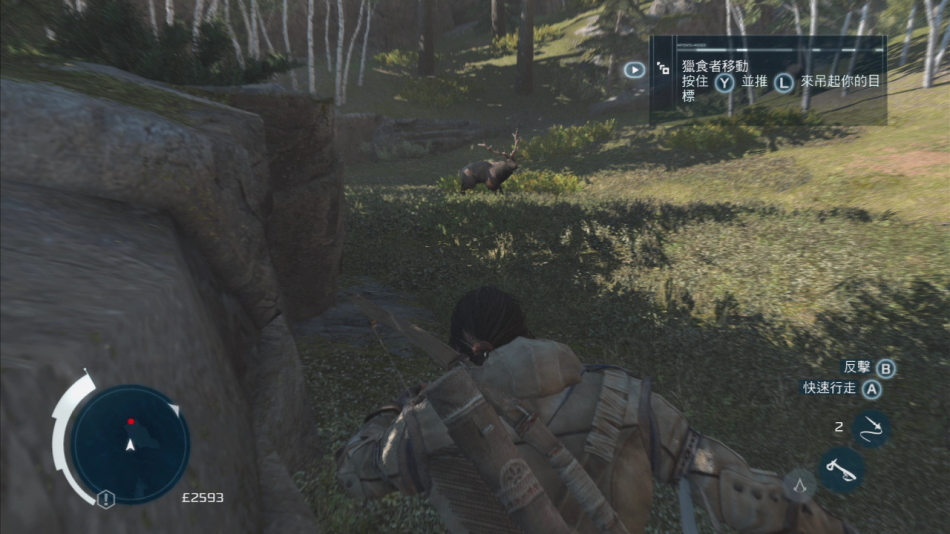Open the 獵食者移動 tutorial hint panel
This screenshot has width=950, height=534.
point(767,80)
